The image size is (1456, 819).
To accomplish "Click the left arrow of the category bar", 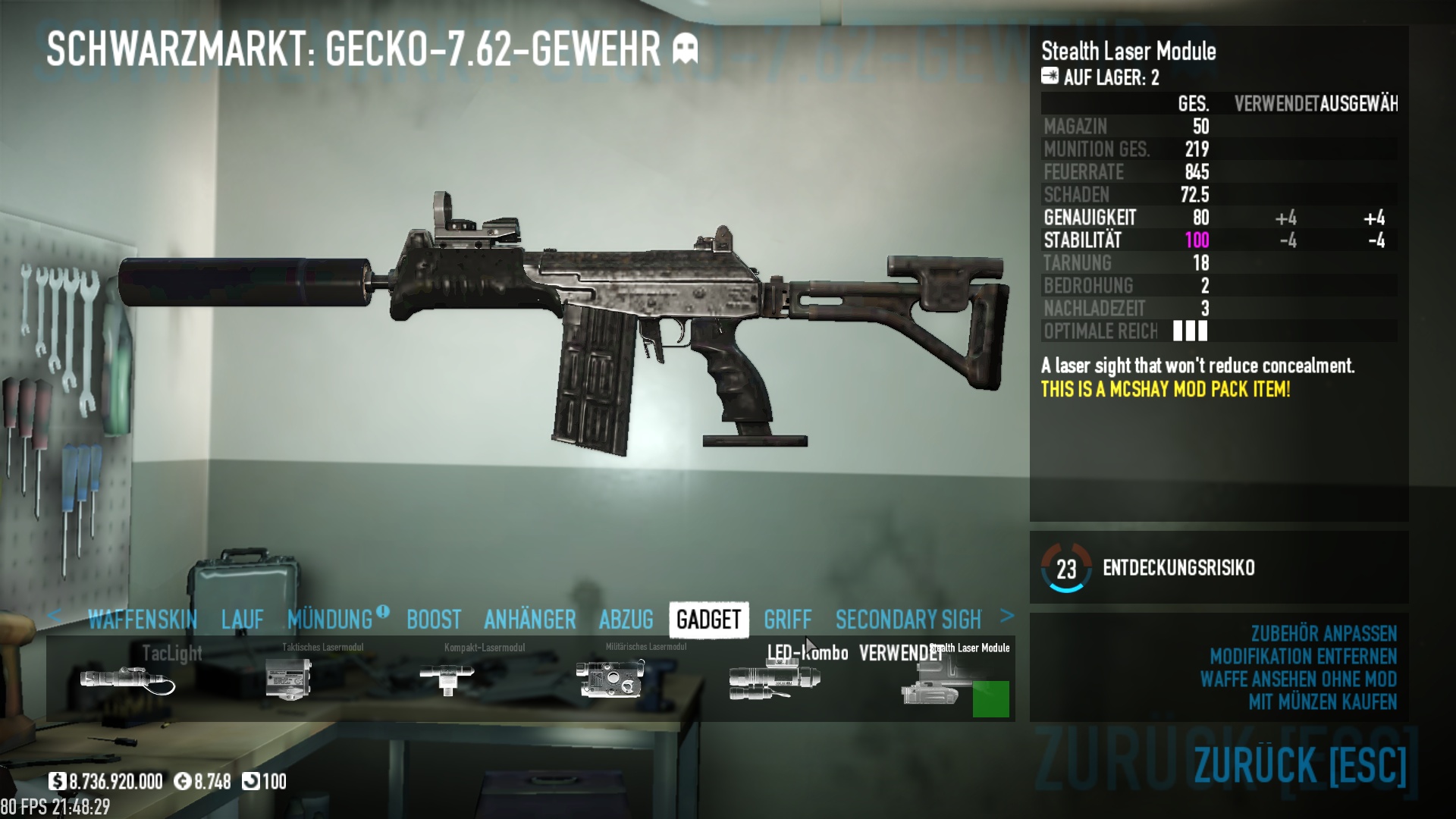I will pyautogui.click(x=54, y=616).
